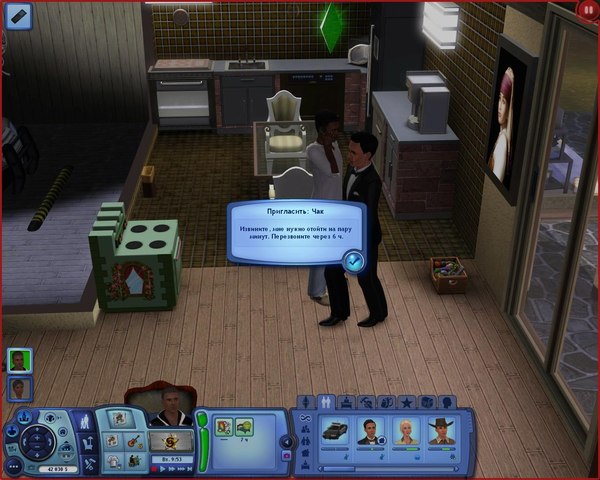Image resolution: width=600 pixels, height=480 pixels.
Task: Switch to the second household Sim portrait
Action: coord(19,389)
